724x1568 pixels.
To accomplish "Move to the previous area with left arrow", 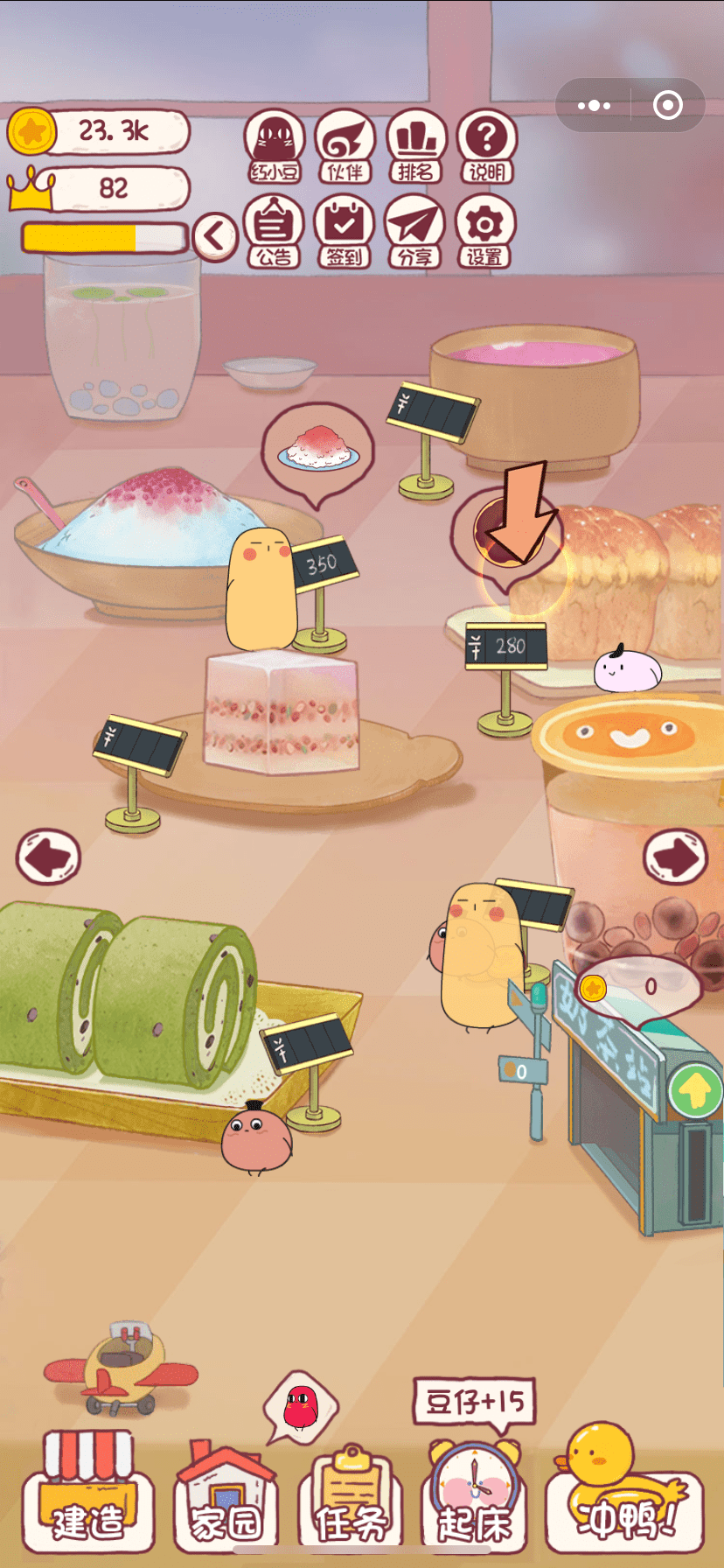I will (49, 856).
